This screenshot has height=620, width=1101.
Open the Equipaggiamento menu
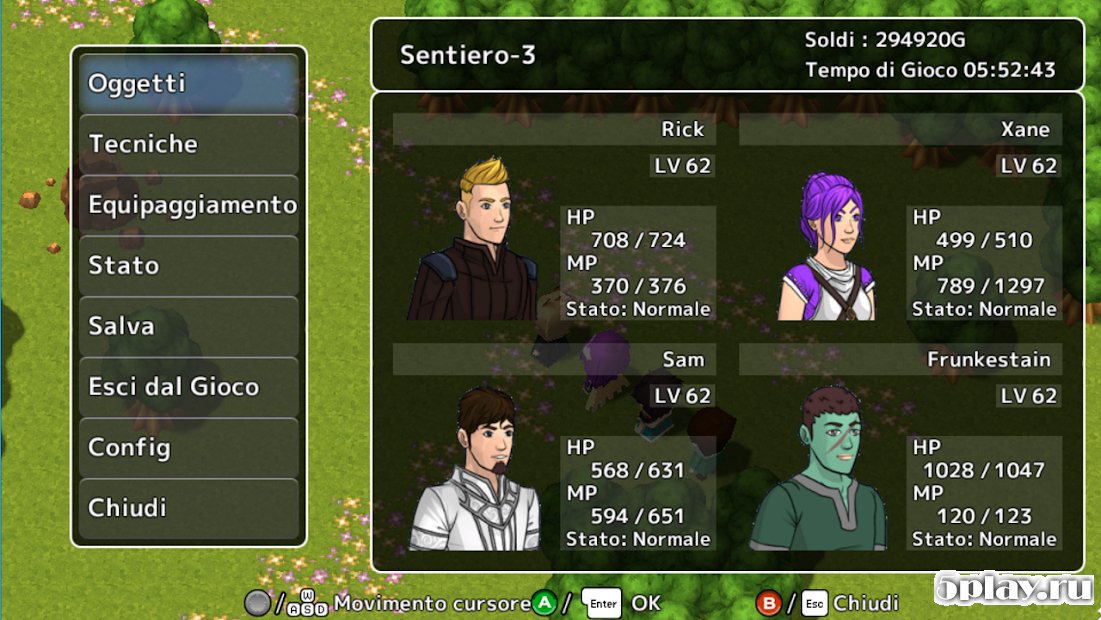189,206
